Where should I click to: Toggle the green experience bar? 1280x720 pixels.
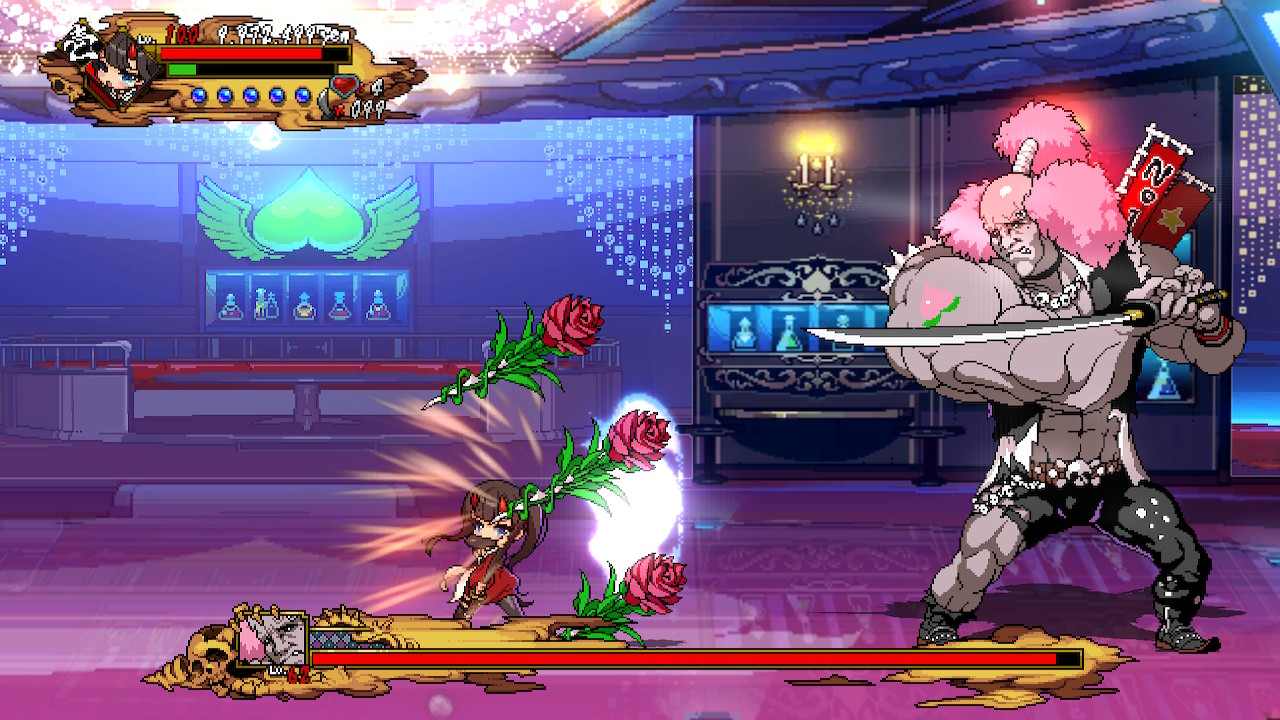182,69
